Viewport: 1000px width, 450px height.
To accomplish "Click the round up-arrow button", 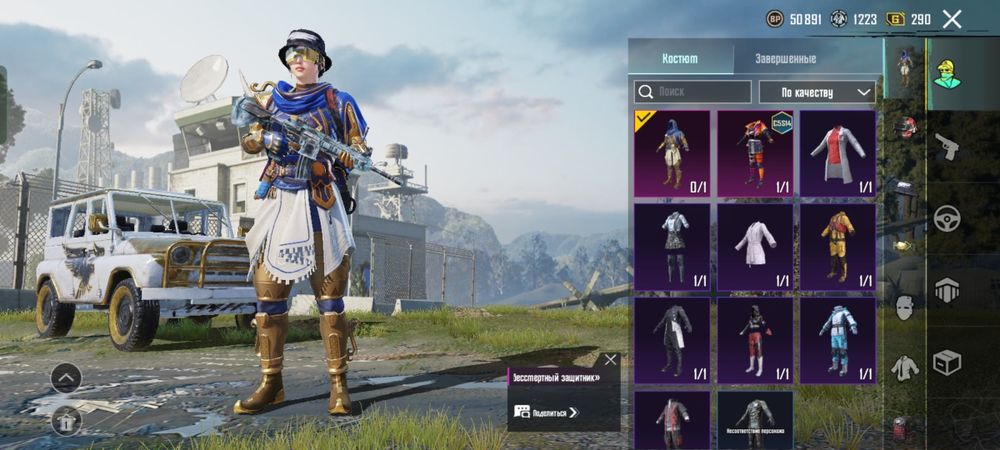I will click(x=66, y=378).
